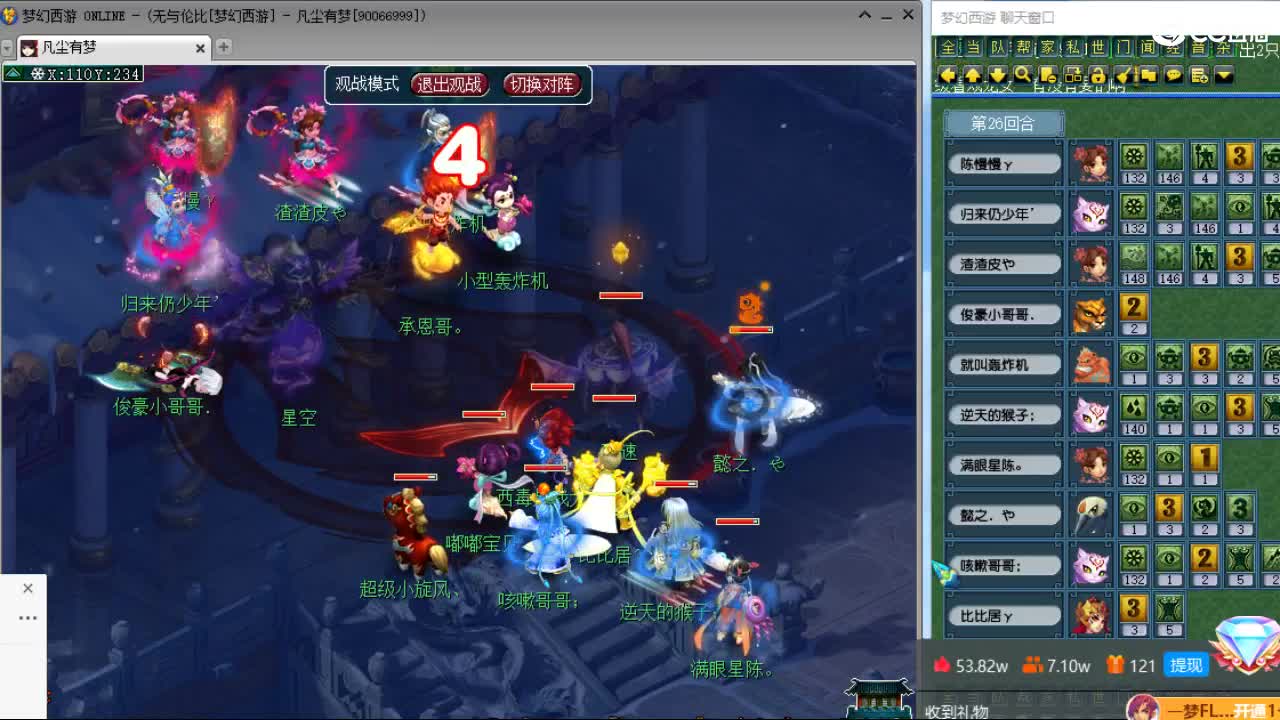Screen dimensions: 1280x720
Task: Toggle the window split icon in chat toolbar
Action: [1074, 75]
